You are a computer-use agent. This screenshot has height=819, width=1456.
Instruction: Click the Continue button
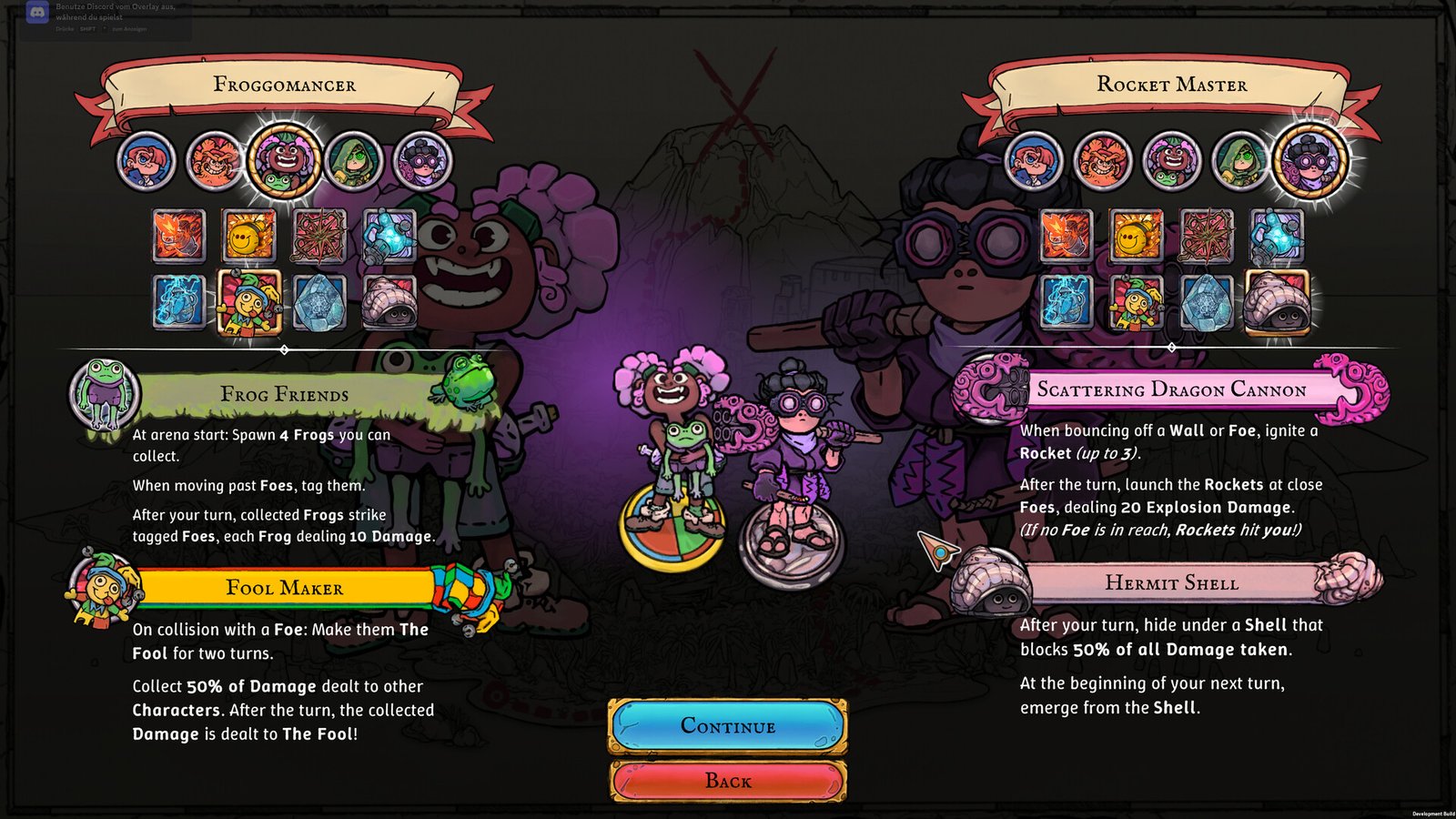(x=728, y=726)
